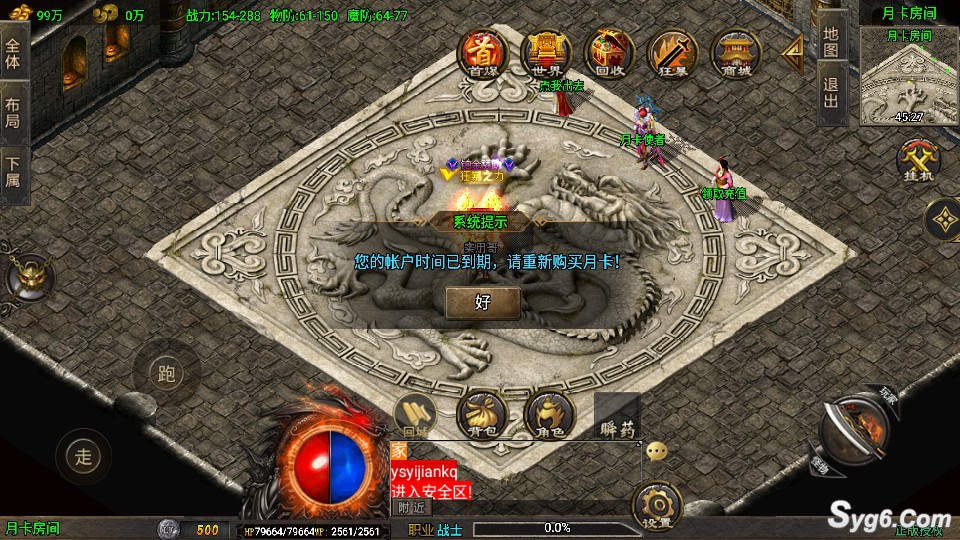Collapse the top icon row with the arrow
Viewport: 960px width, 540px height.
[792, 50]
